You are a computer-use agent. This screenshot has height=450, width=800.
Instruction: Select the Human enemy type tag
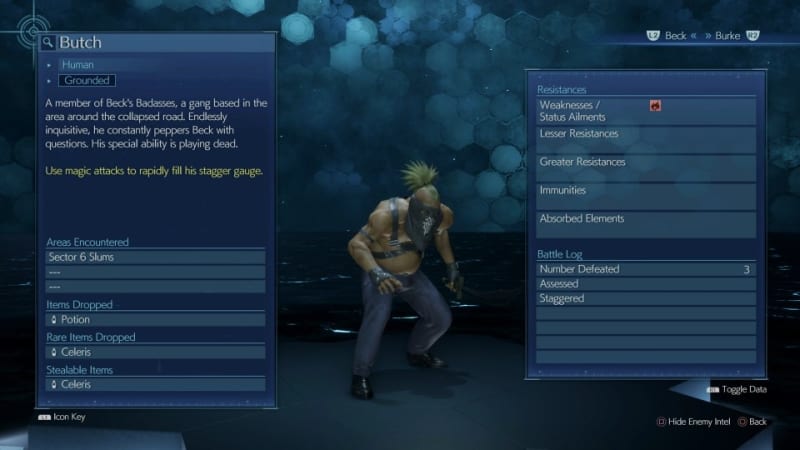tap(78, 65)
